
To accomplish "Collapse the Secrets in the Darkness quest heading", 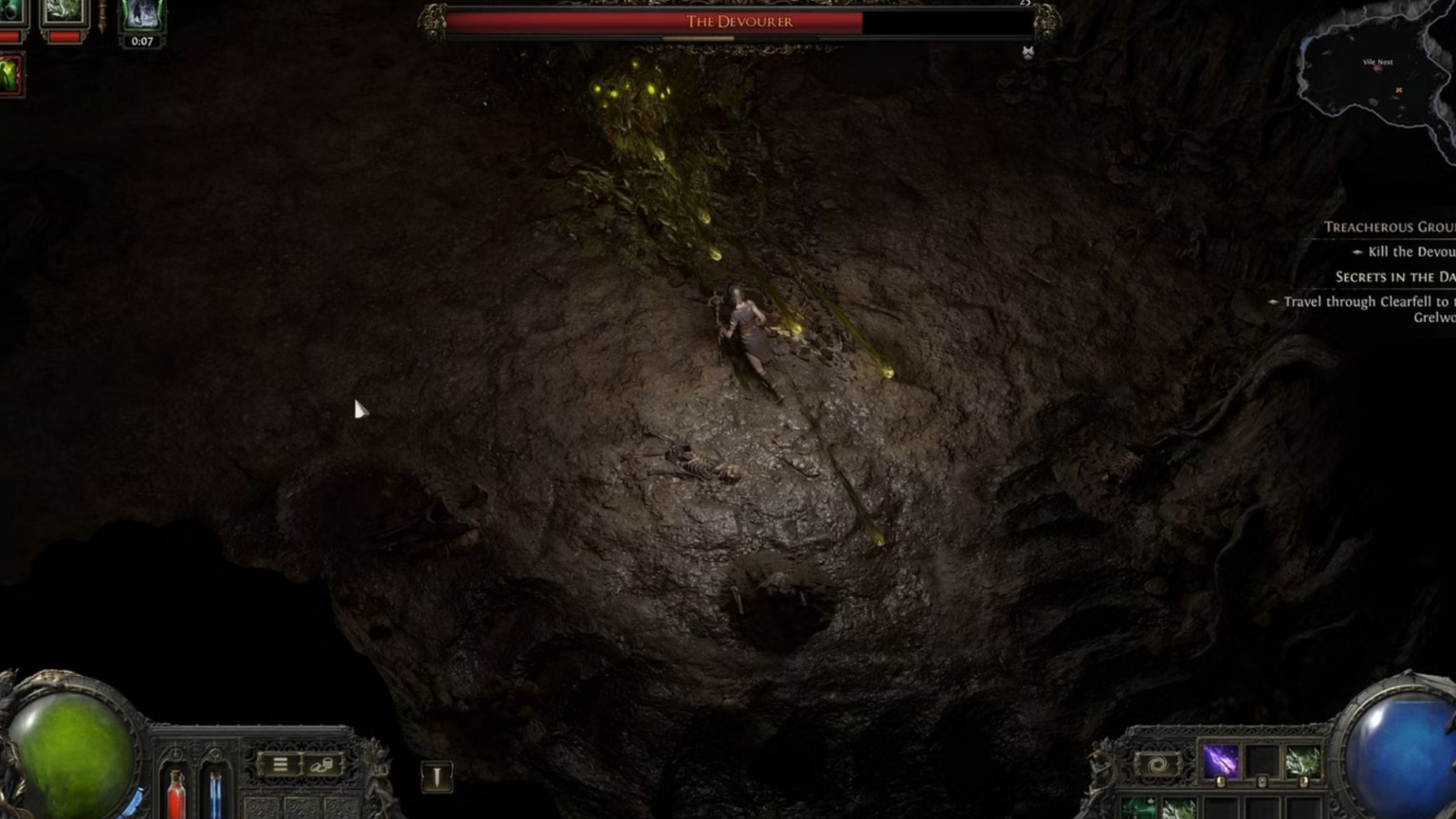I will tap(1393, 277).
